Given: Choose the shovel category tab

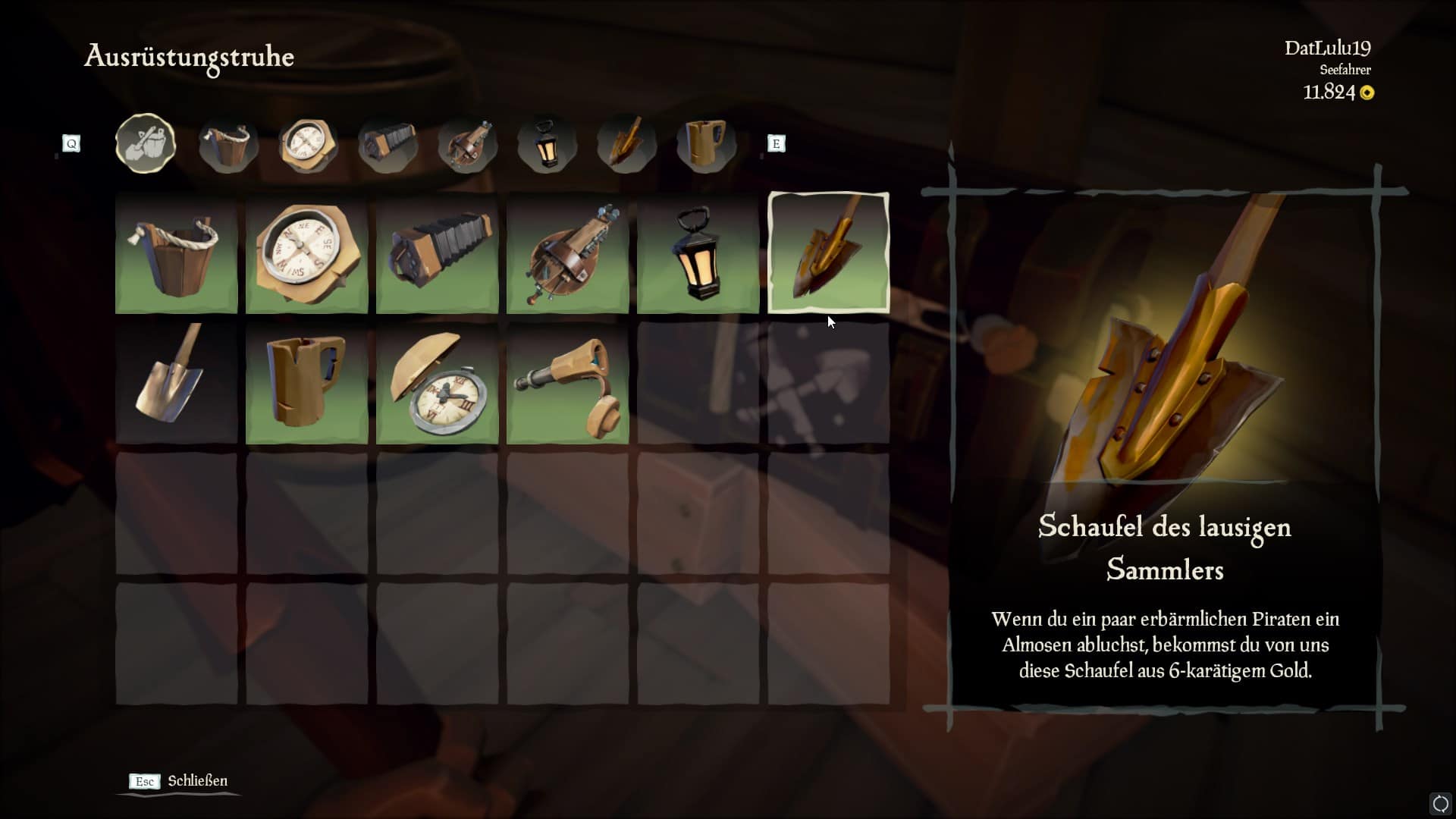Looking at the screenshot, I should coord(626,144).
